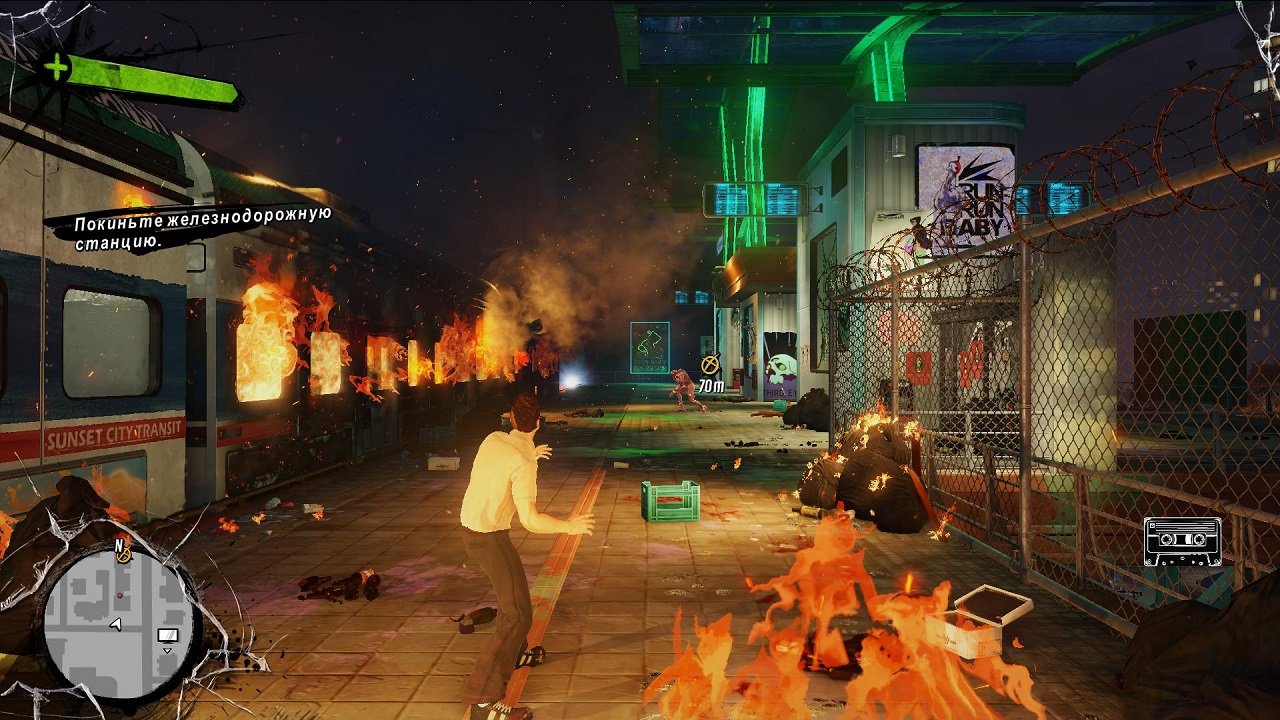Click the compass N marker on the minimap
This screenshot has height=720, width=1280.
click(x=119, y=545)
